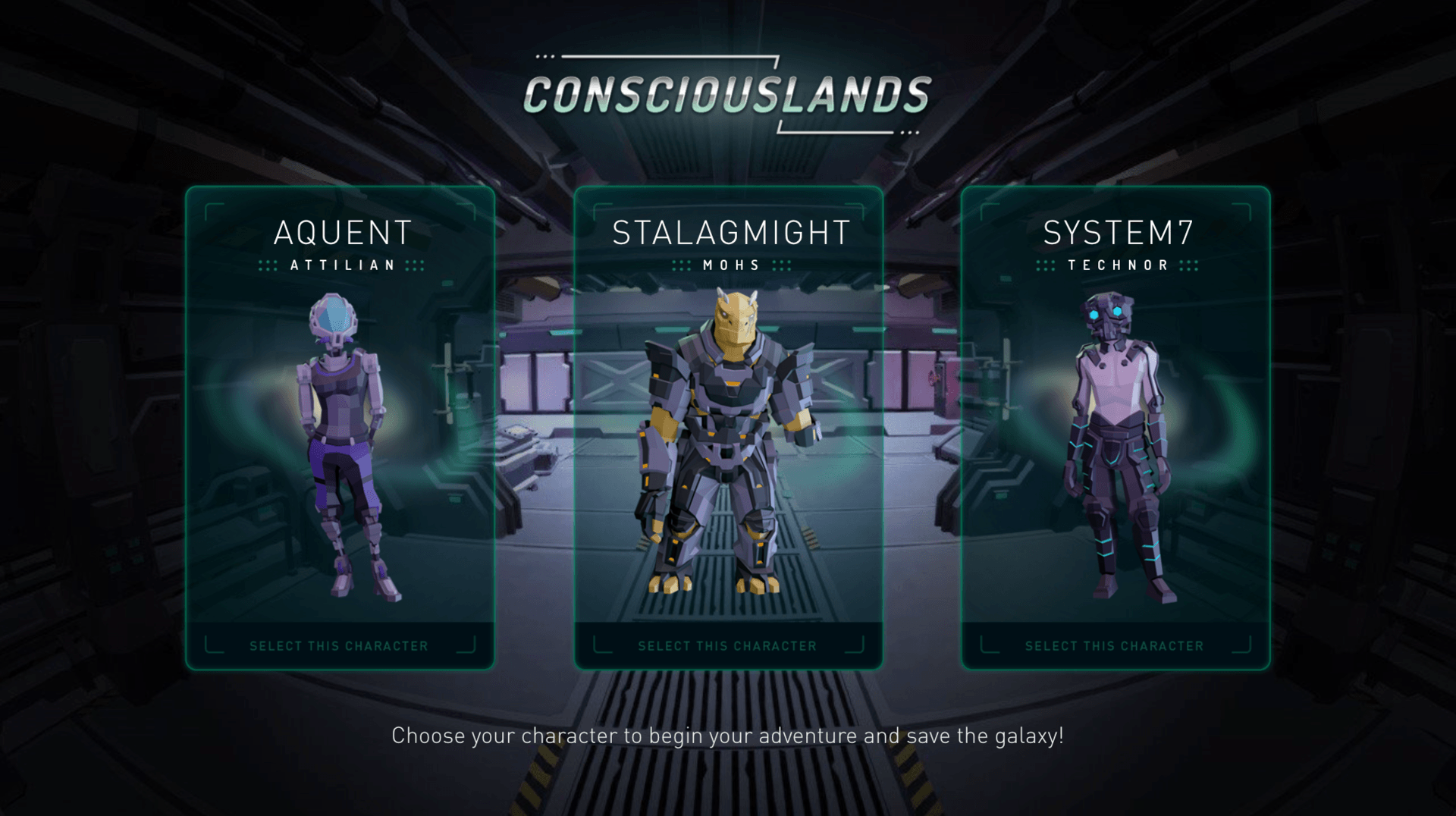Click the AQUENT name heading

tap(340, 233)
